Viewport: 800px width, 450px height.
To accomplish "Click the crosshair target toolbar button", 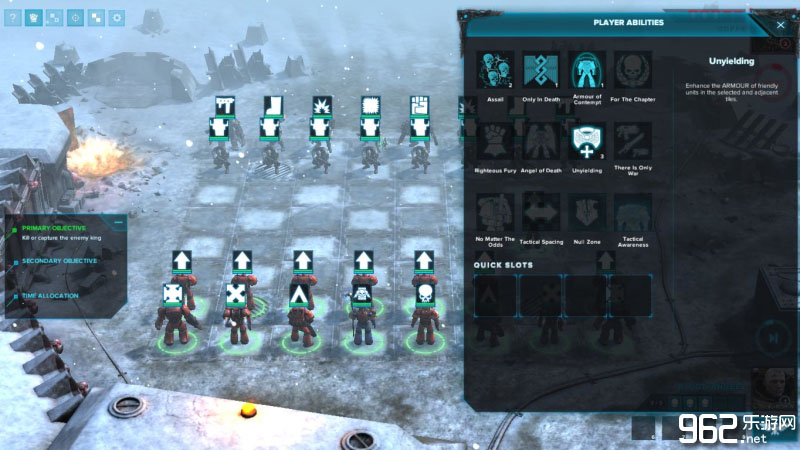I will coord(75,17).
